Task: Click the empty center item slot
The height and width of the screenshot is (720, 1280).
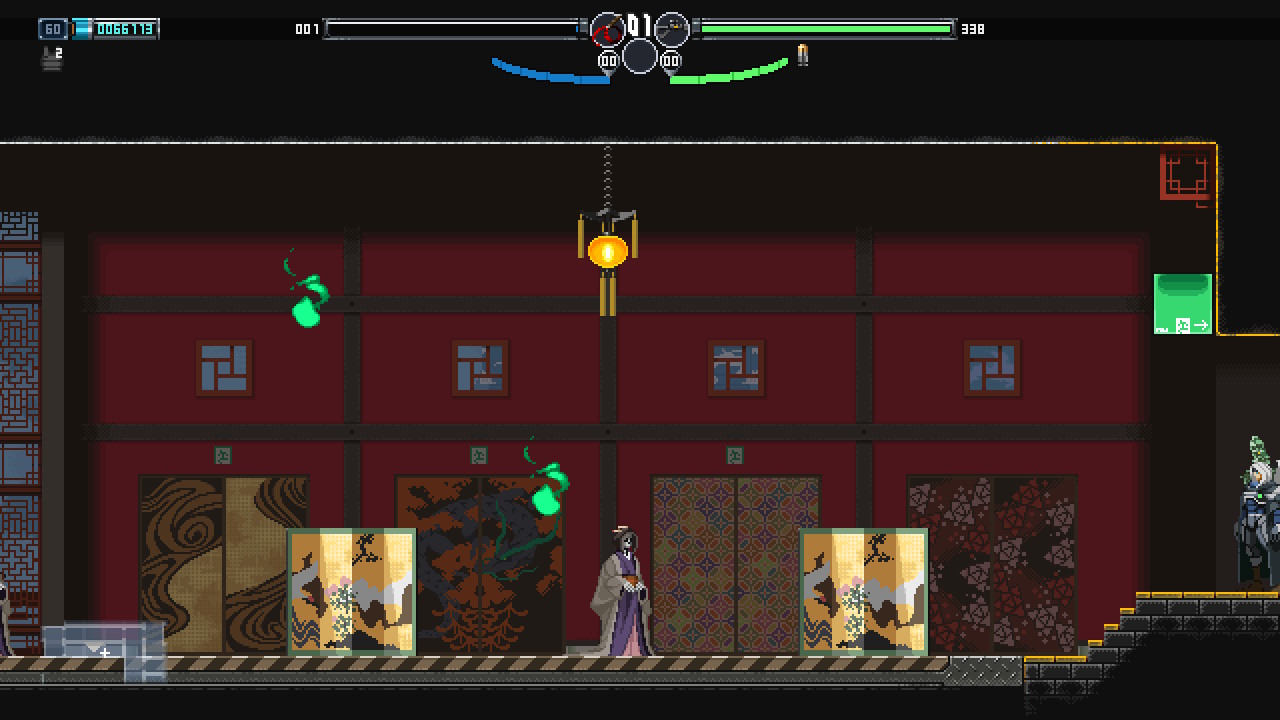Action: click(640, 56)
